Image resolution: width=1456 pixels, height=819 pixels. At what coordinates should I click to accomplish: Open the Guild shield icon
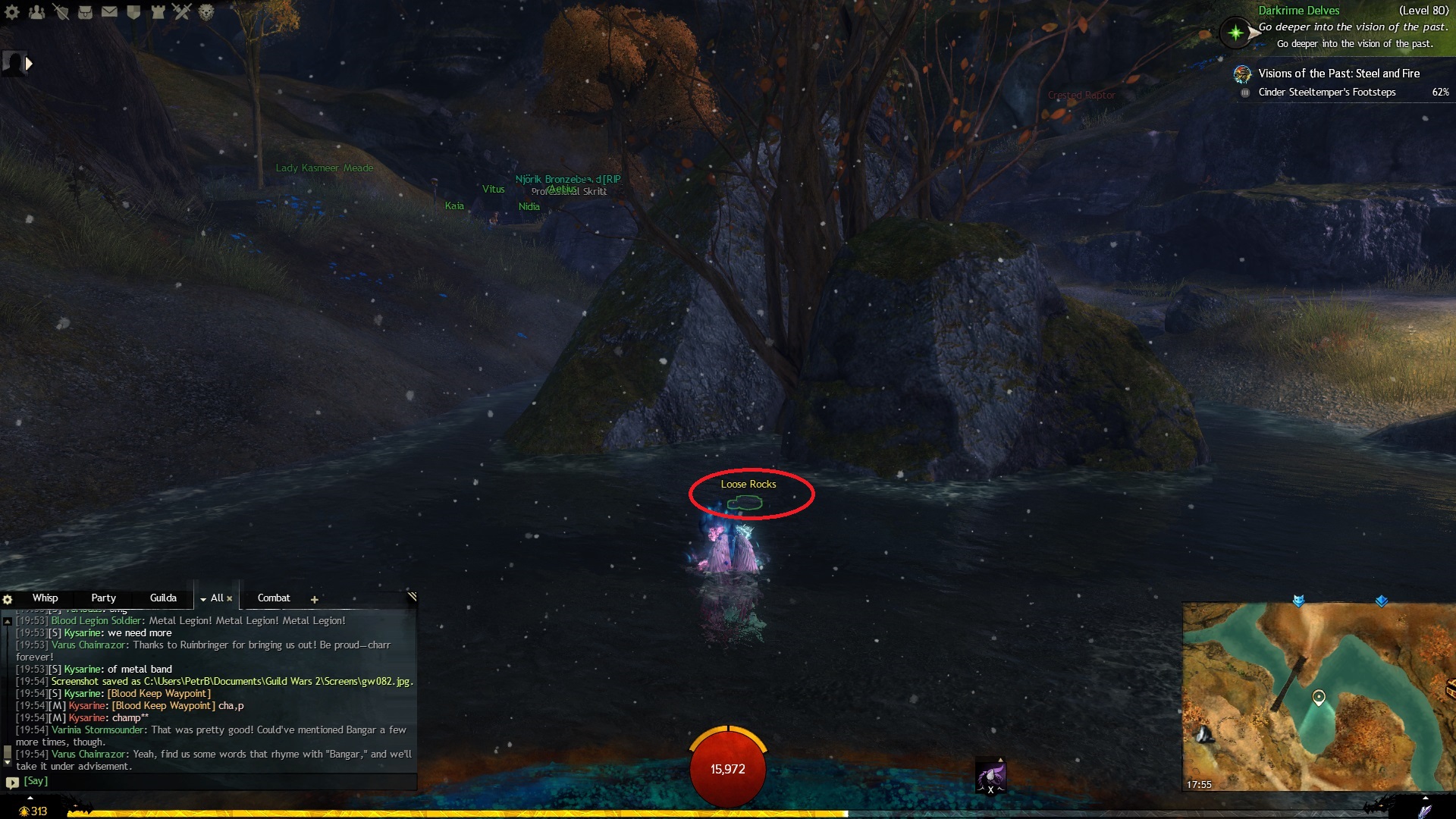pyautogui.click(x=134, y=12)
